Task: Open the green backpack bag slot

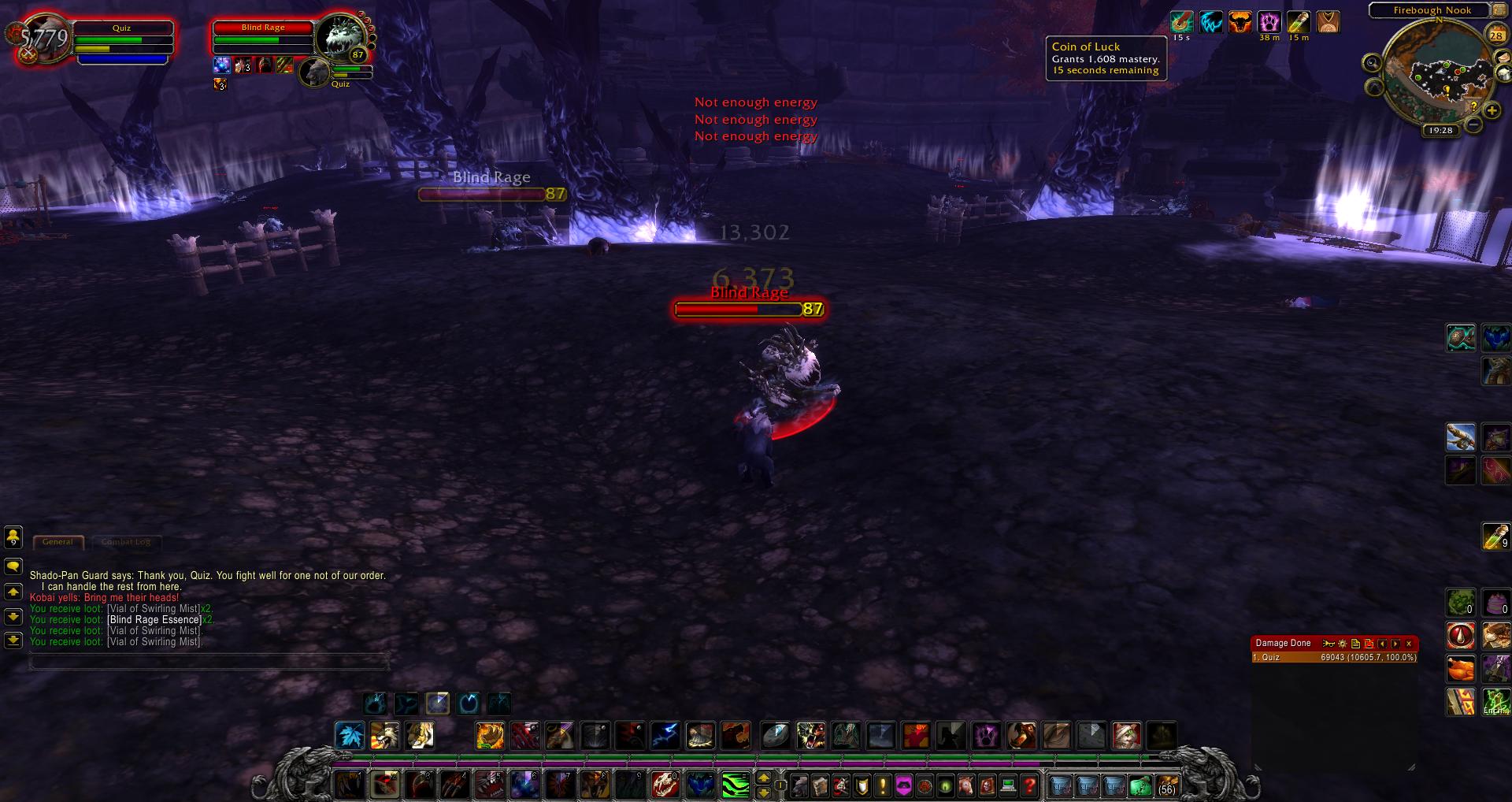Action: 1140,785
